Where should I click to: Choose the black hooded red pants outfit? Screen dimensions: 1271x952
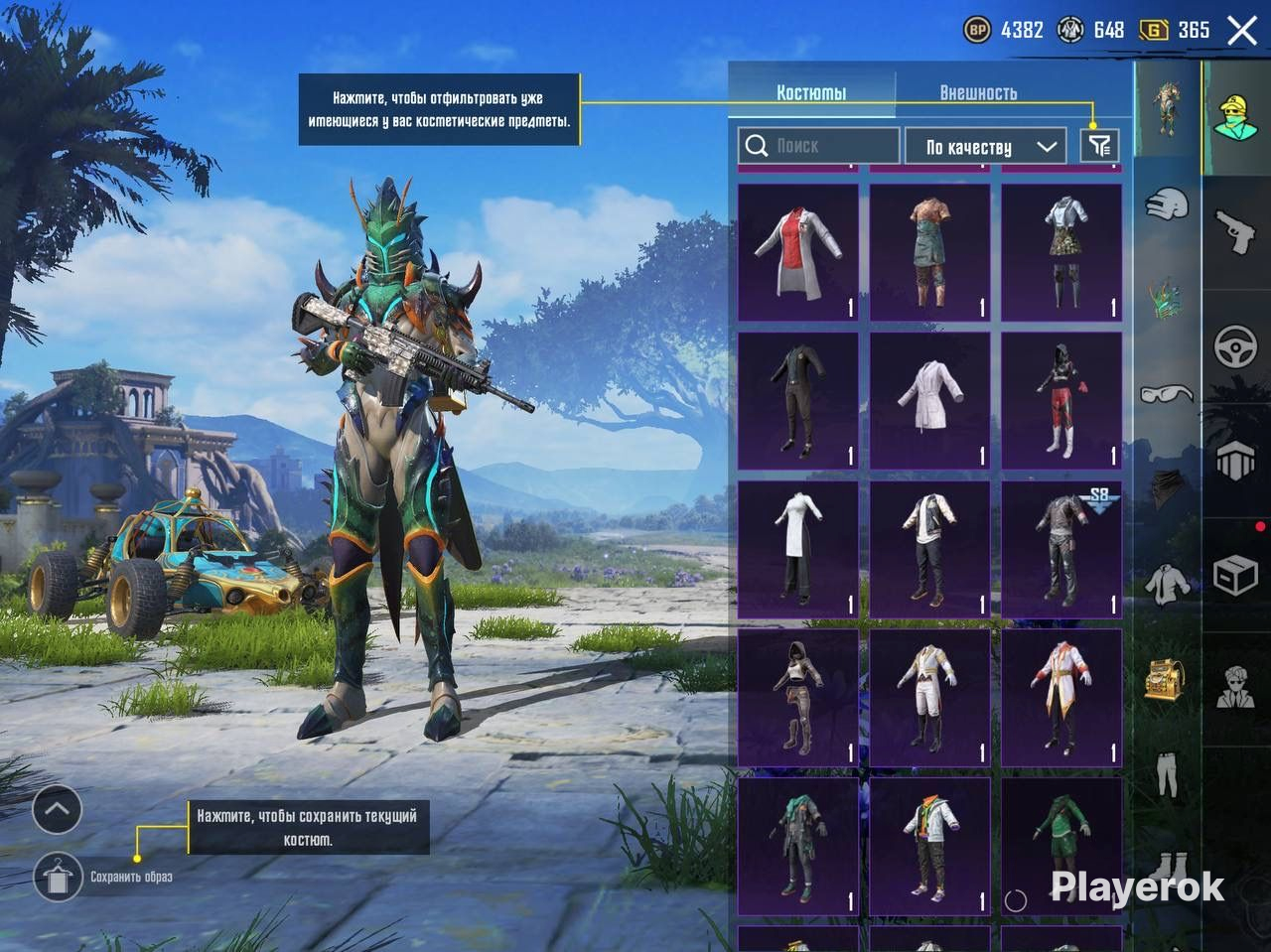pos(1061,400)
